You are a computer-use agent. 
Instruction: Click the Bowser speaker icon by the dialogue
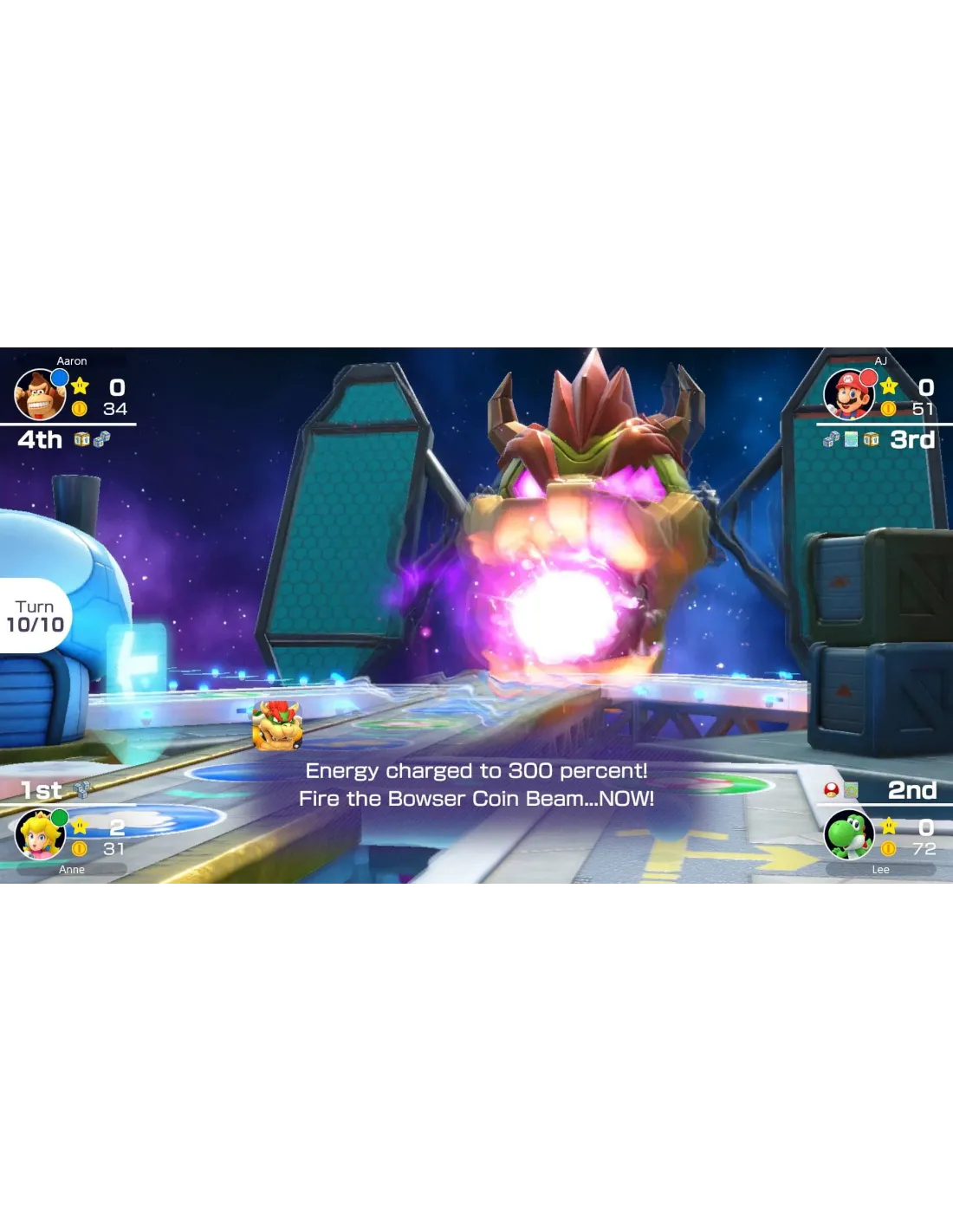pyautogui.click(x=277, y=725)
